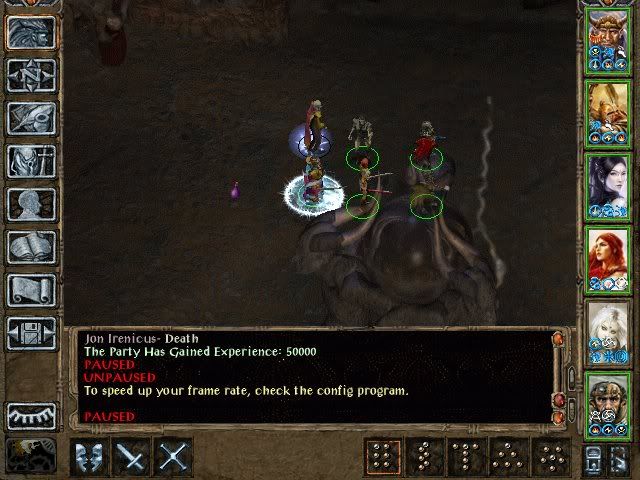Viewport: 640px width, 480px height.
Task: Choose the single sword Attack action
Action: click(x=132, y=458)
